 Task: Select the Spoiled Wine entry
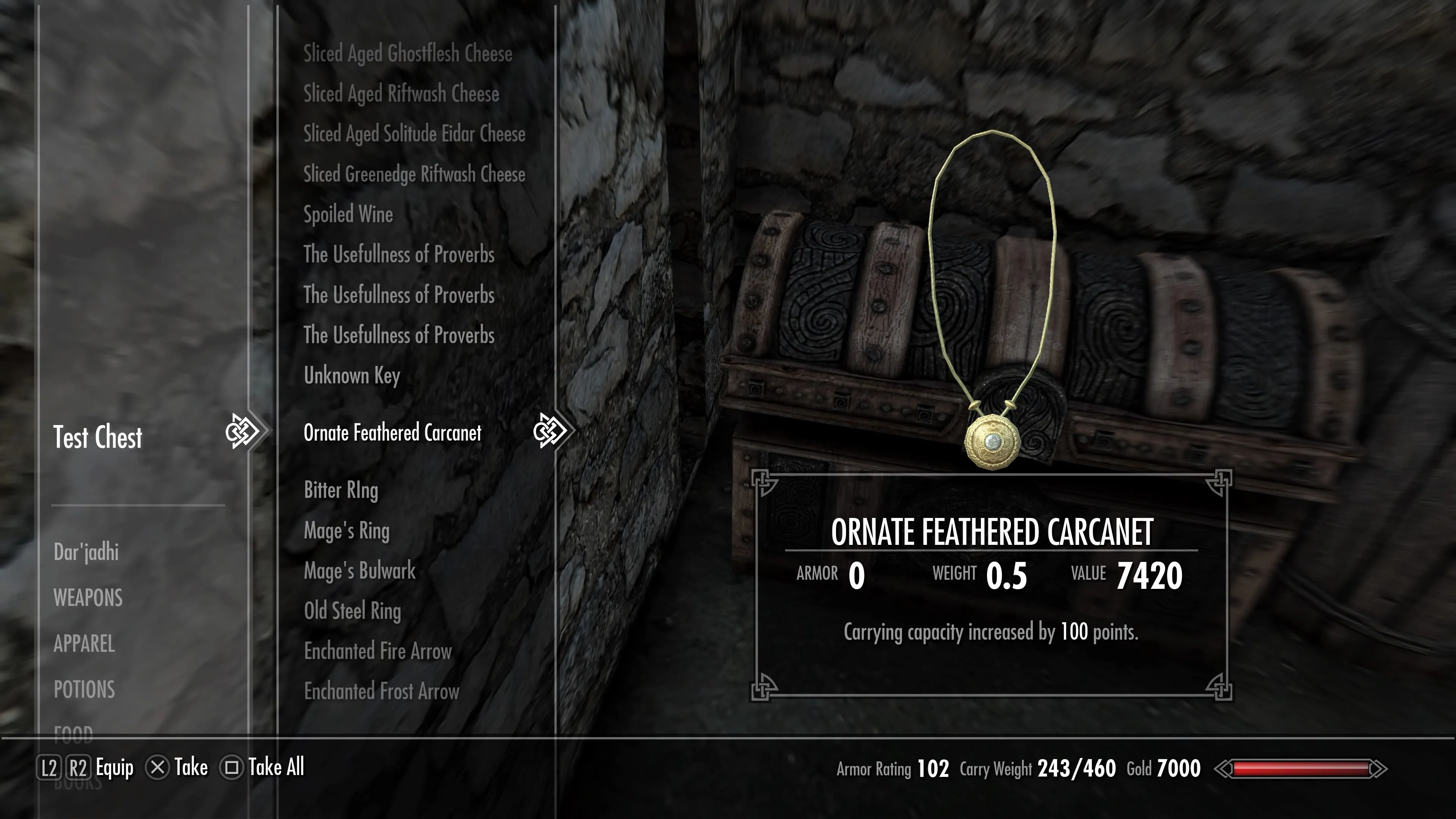tap(348, 214)
